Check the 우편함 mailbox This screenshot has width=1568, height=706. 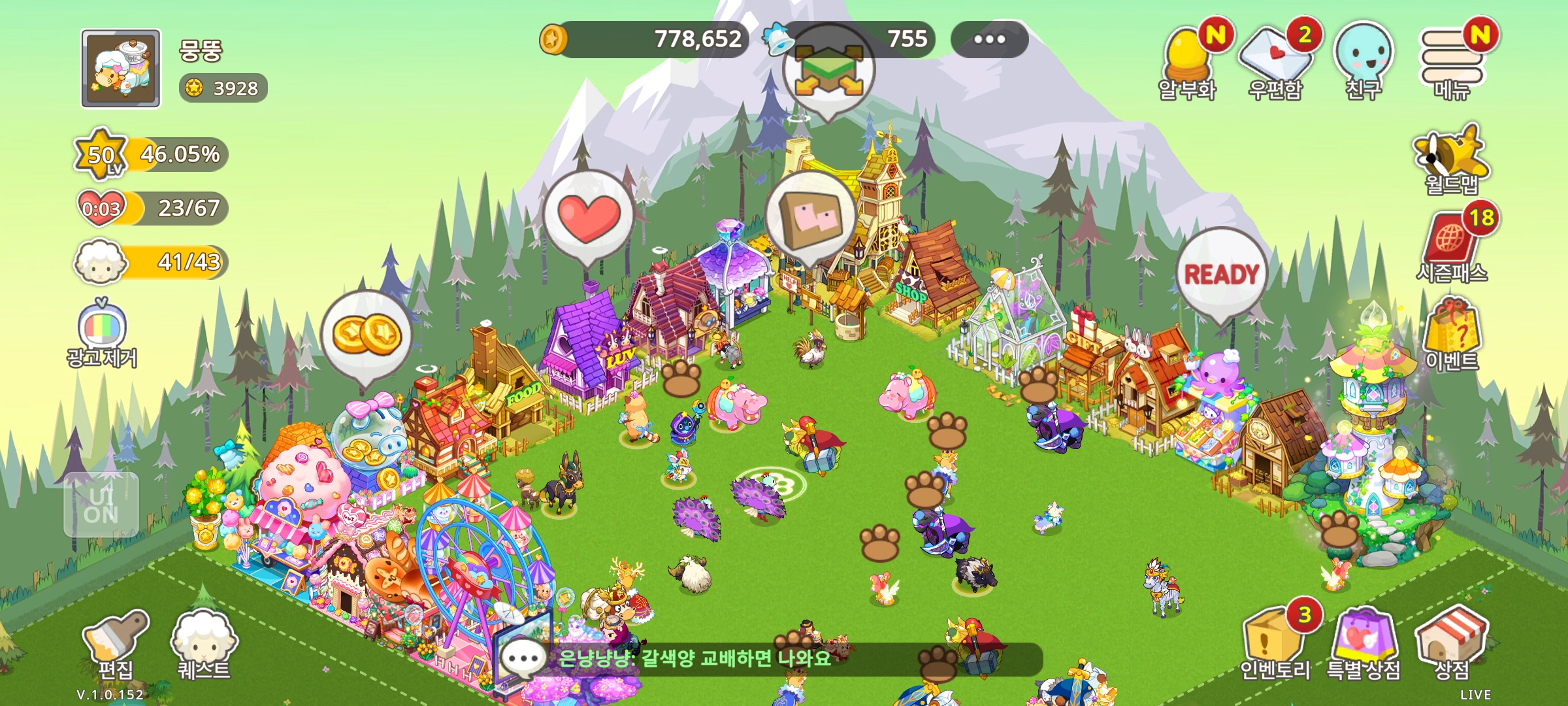click(x=1275, y=62)
